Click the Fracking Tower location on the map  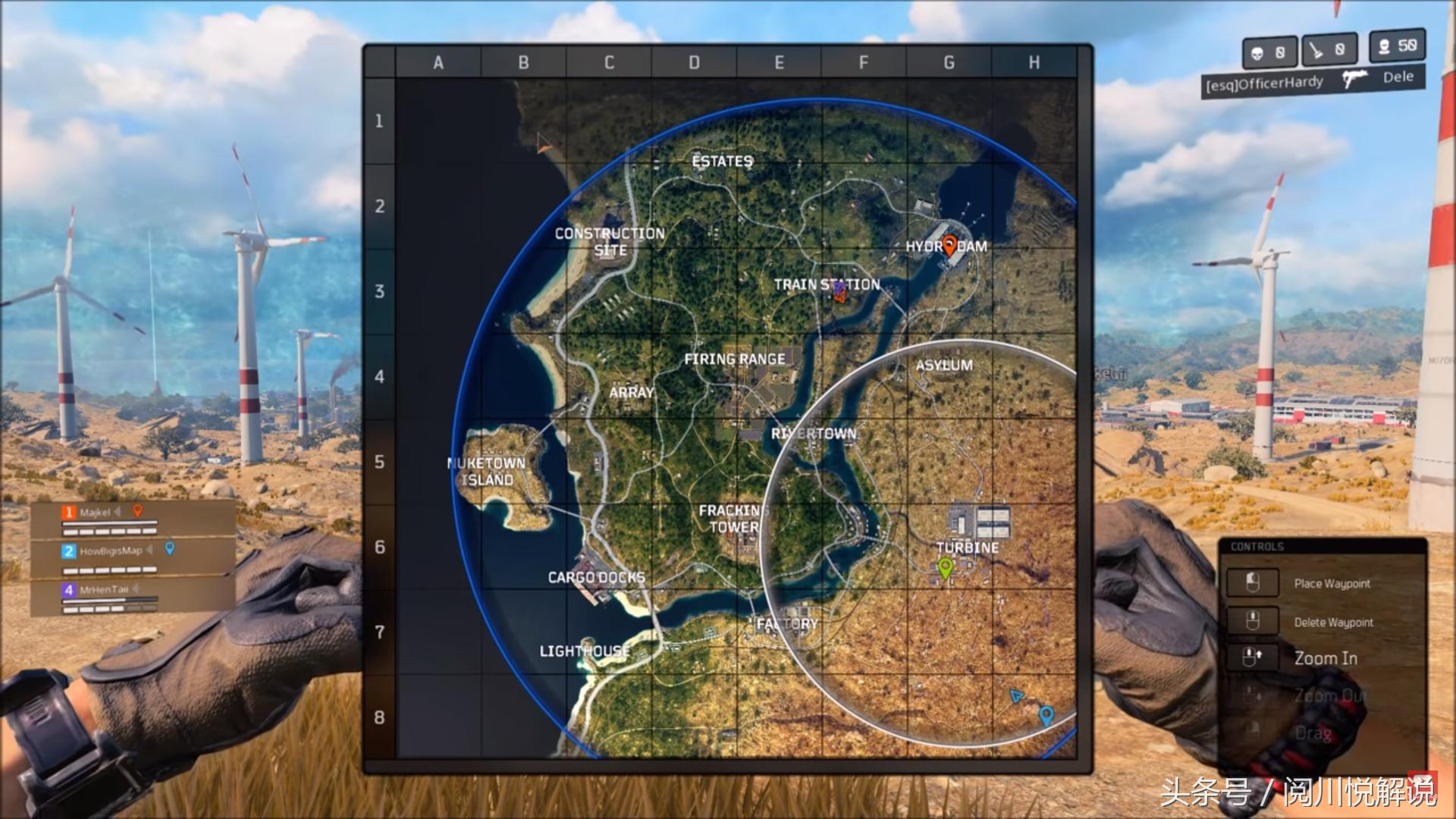(x=730, y=519)
